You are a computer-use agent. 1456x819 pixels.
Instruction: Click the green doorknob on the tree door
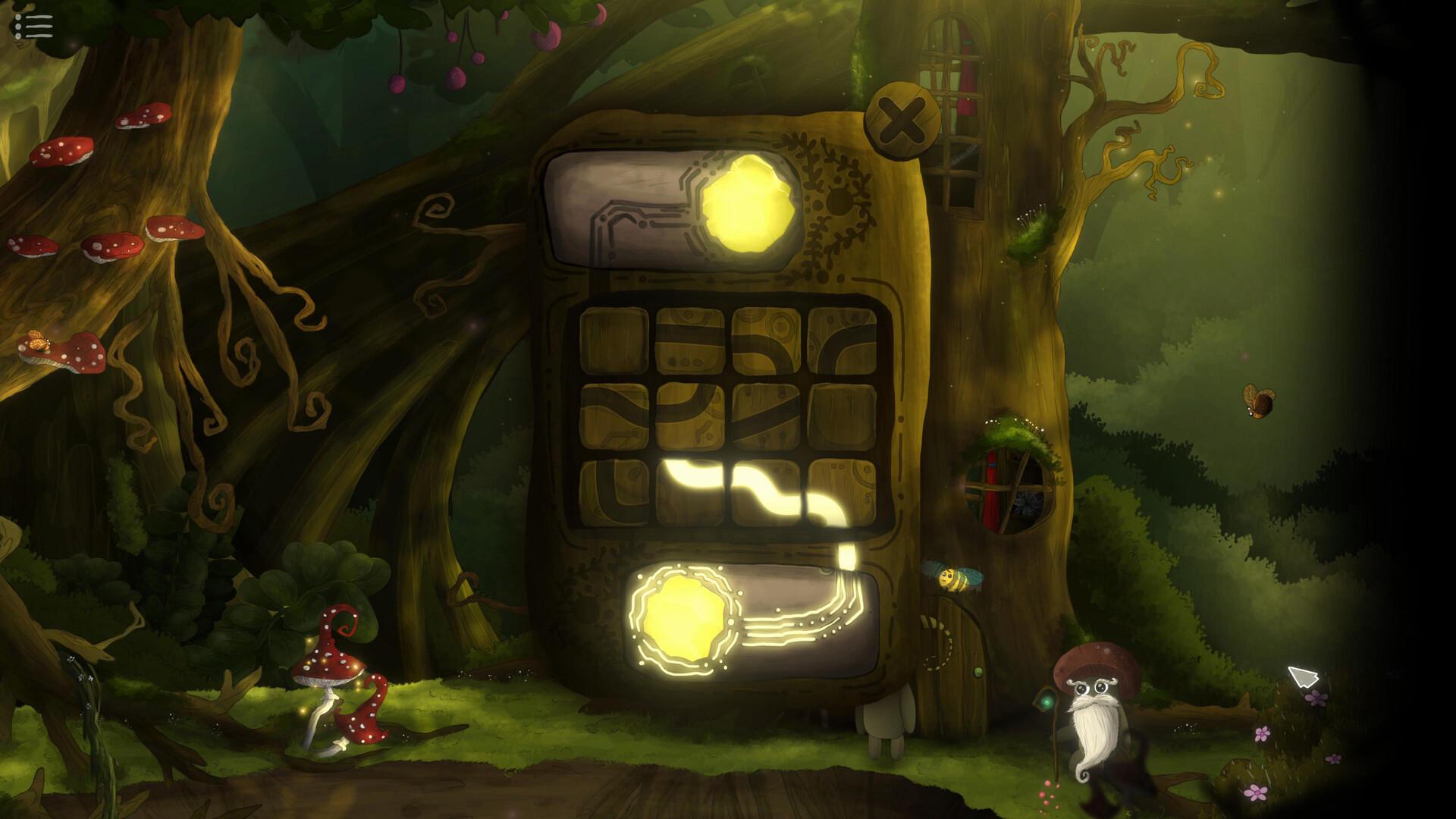point(977,673)
